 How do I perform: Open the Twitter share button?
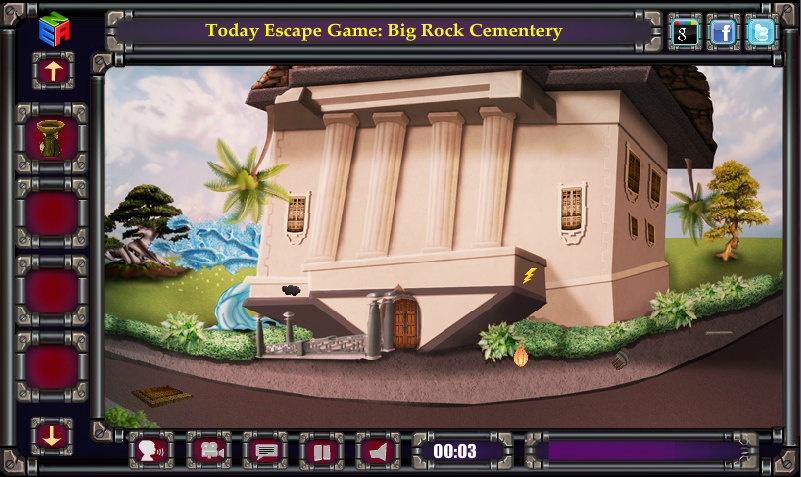pyautogui.click(x=761, y=32)
